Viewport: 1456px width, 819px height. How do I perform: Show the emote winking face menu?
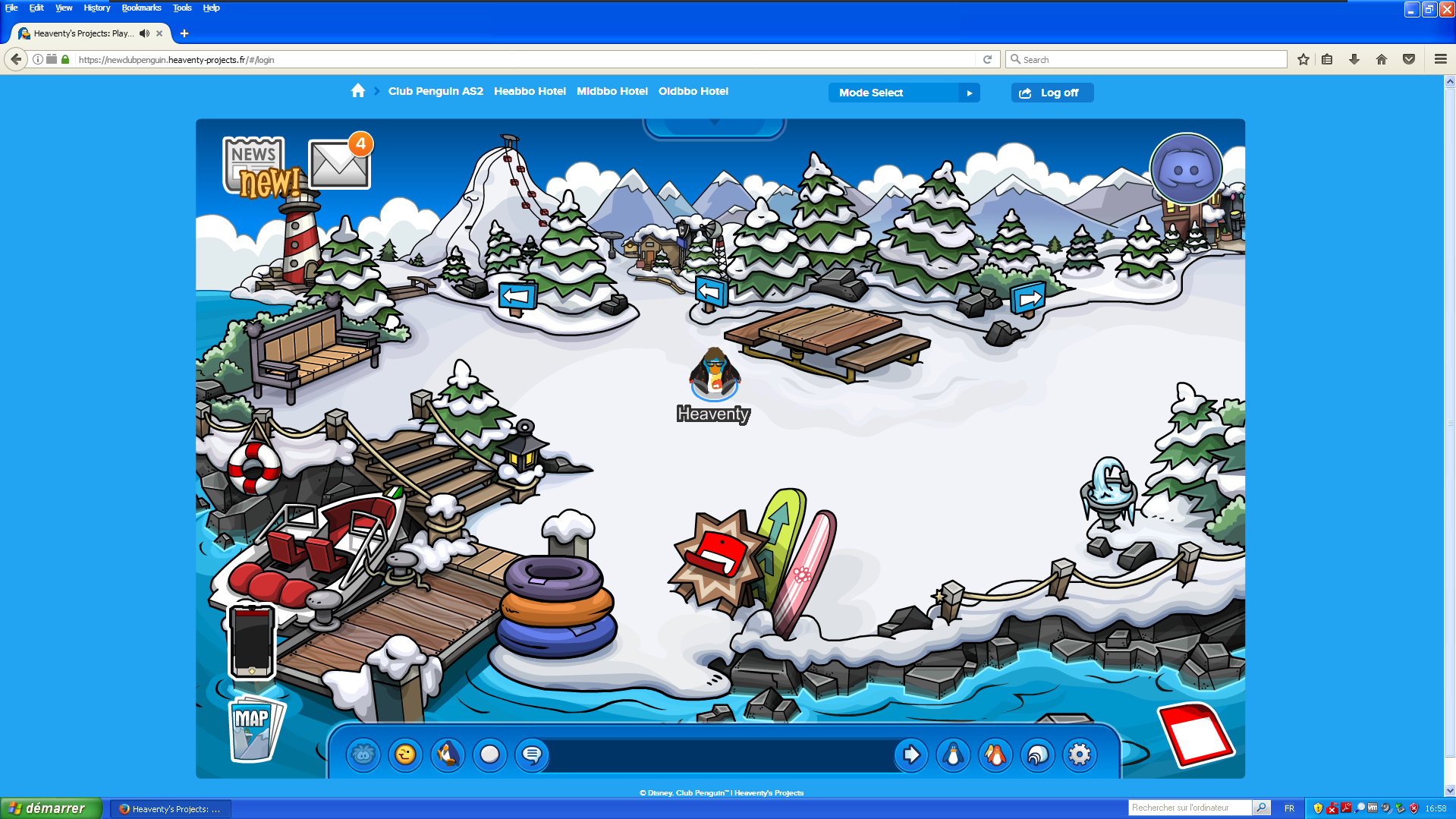pyautogui.click(x=406, y=755)
